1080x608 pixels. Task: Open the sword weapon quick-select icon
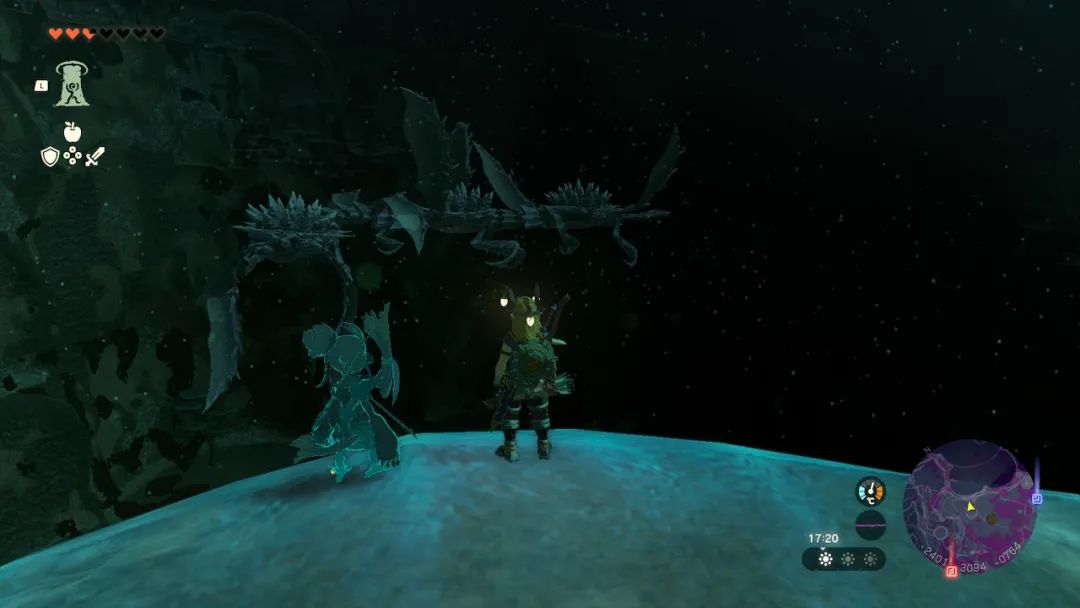pyautogui.click(x=95, y=156)
